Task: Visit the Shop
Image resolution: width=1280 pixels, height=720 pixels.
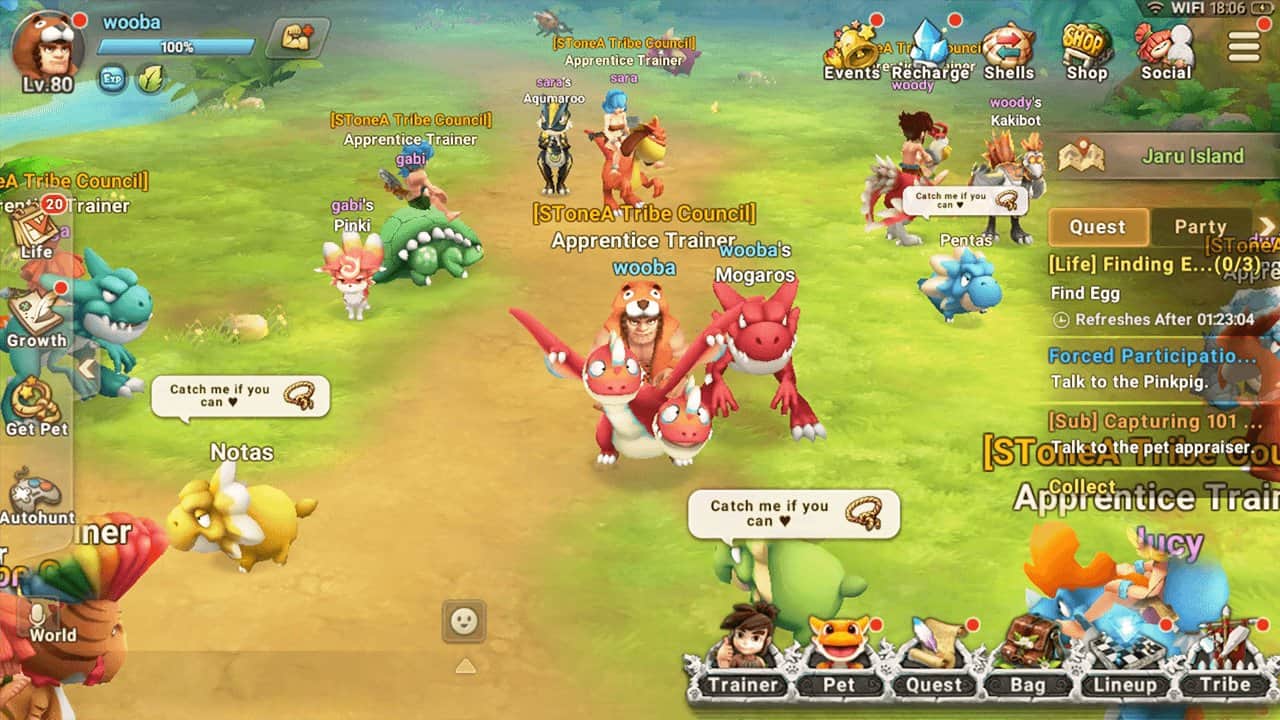Action: [x=1086, y=50]
